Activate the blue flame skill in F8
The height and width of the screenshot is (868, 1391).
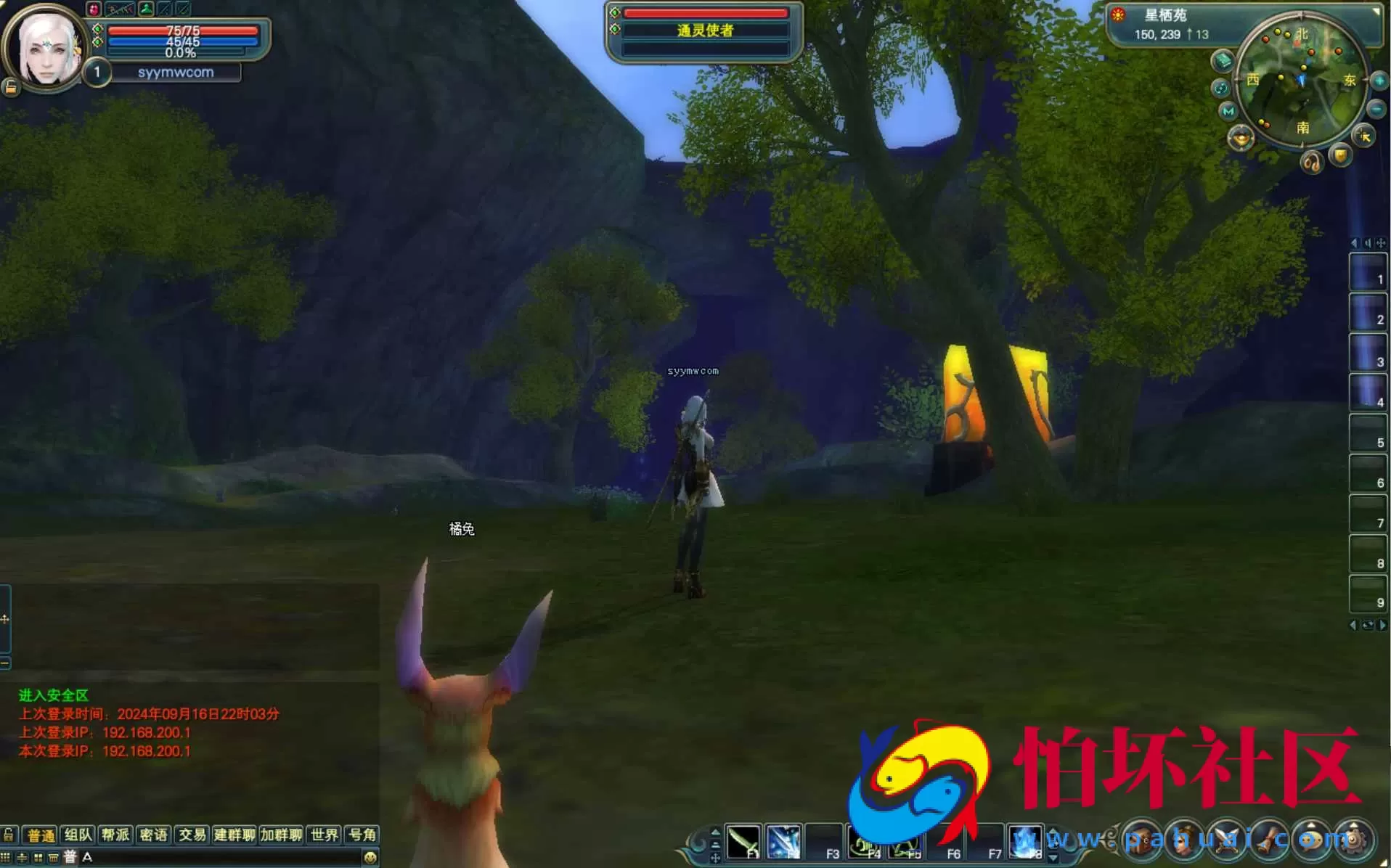coord(1026,842)
